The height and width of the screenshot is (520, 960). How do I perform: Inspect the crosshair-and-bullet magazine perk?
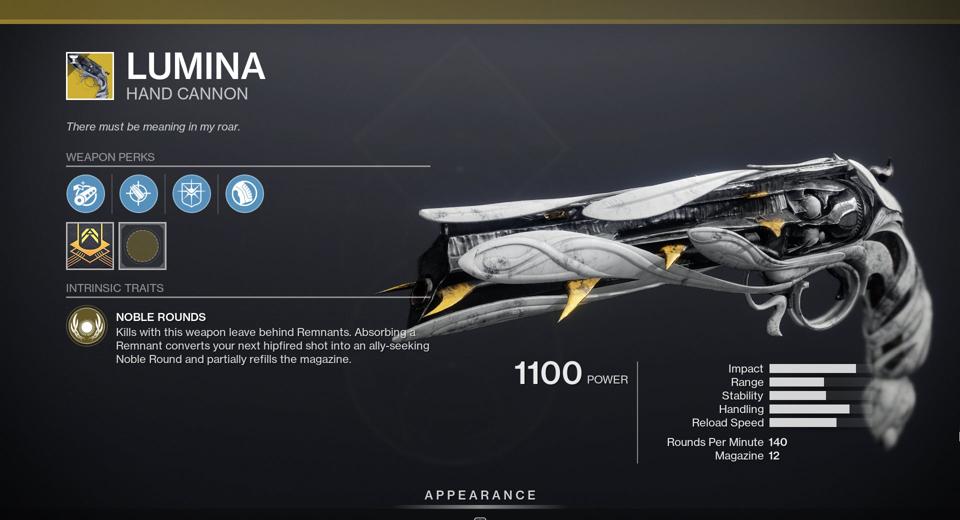(x=139, y=193)
